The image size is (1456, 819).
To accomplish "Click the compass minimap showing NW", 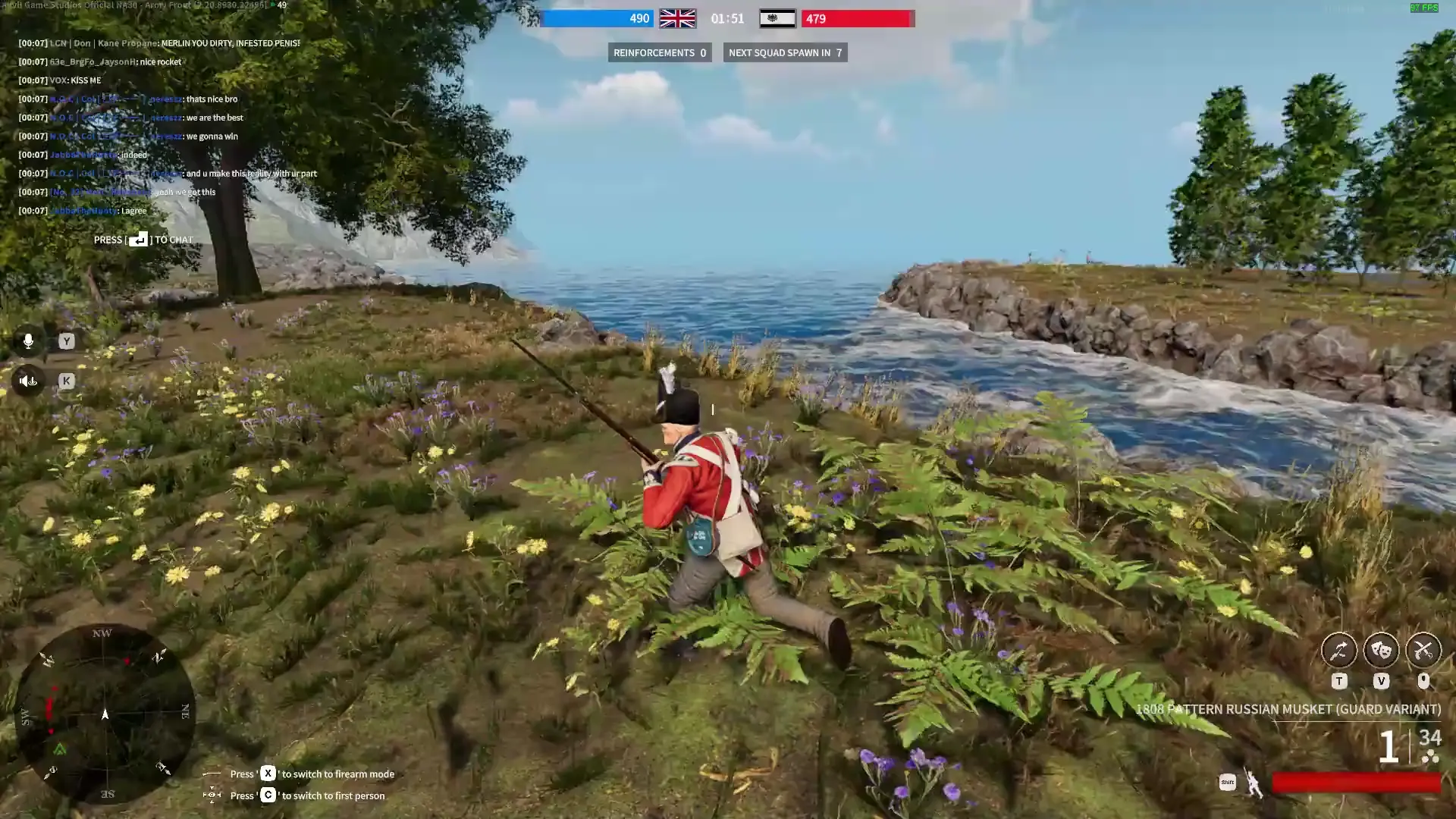I will [x=104, y=713].
